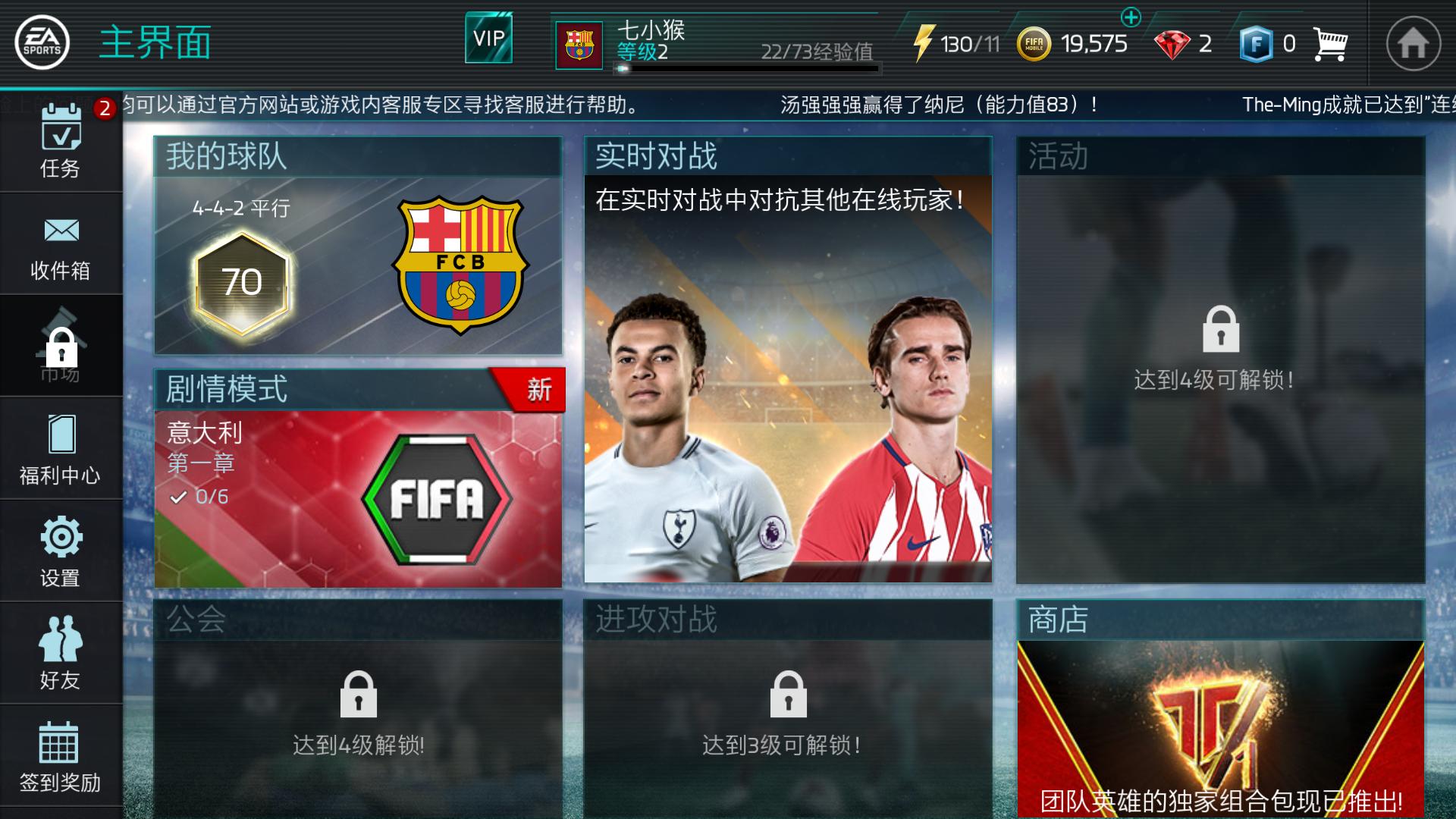Image resolution: width=1456 pixels, height=819 pixels.
Task: Open the 福利中心 (Welfare Center)
Action: point(61,447)
